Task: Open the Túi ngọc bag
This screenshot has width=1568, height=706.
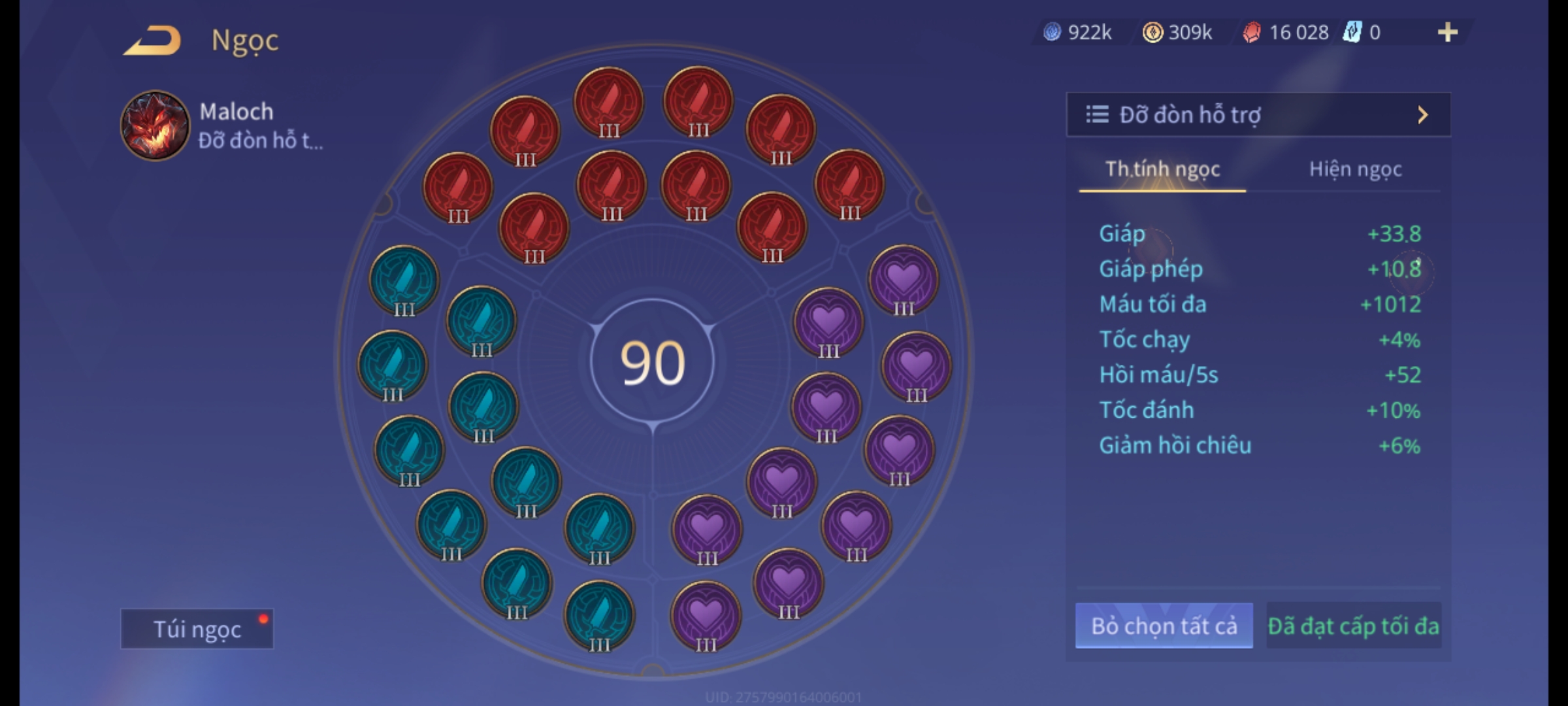Action: point(197,629)
